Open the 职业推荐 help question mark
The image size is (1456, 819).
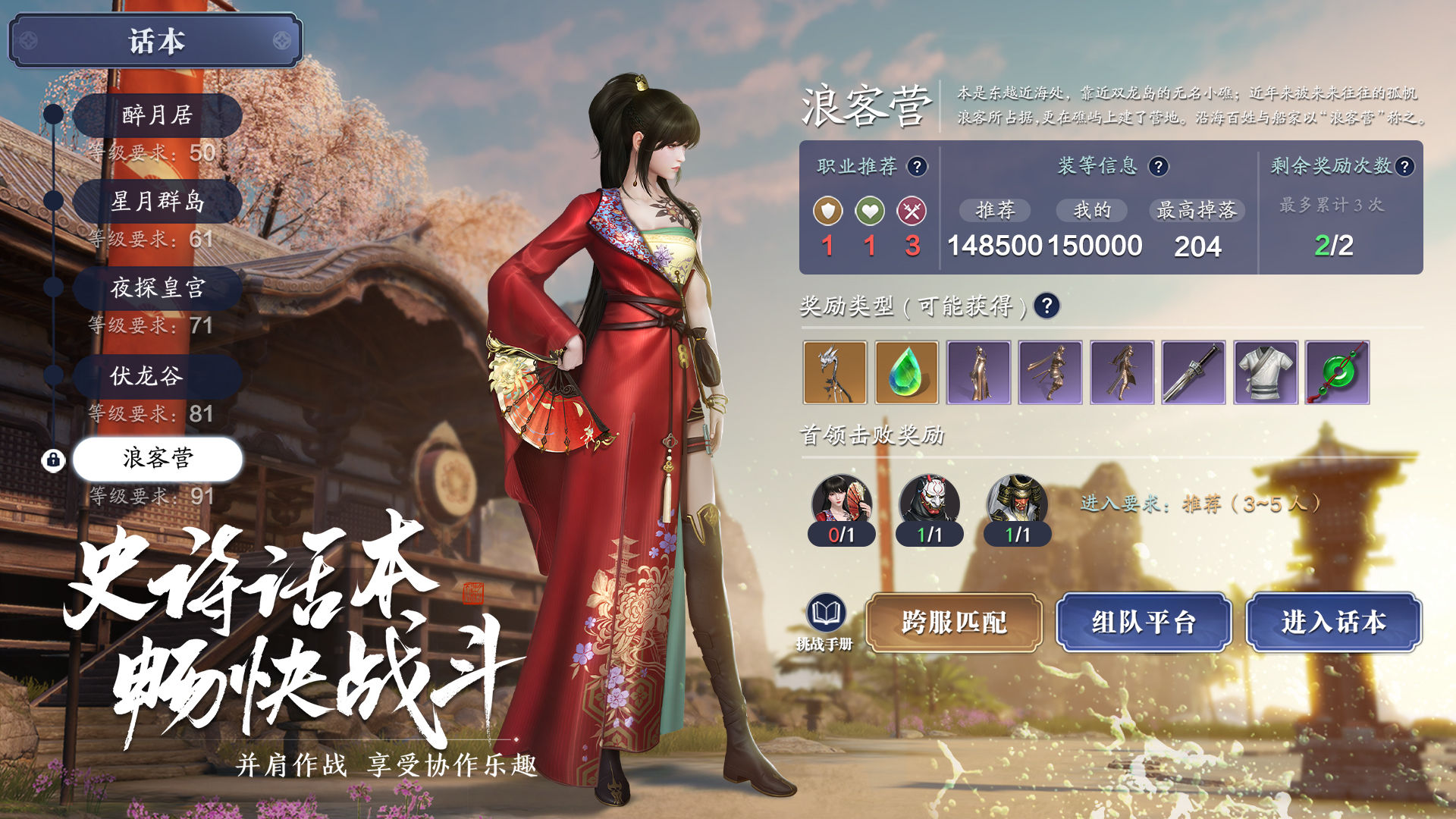tap(917, 166)
